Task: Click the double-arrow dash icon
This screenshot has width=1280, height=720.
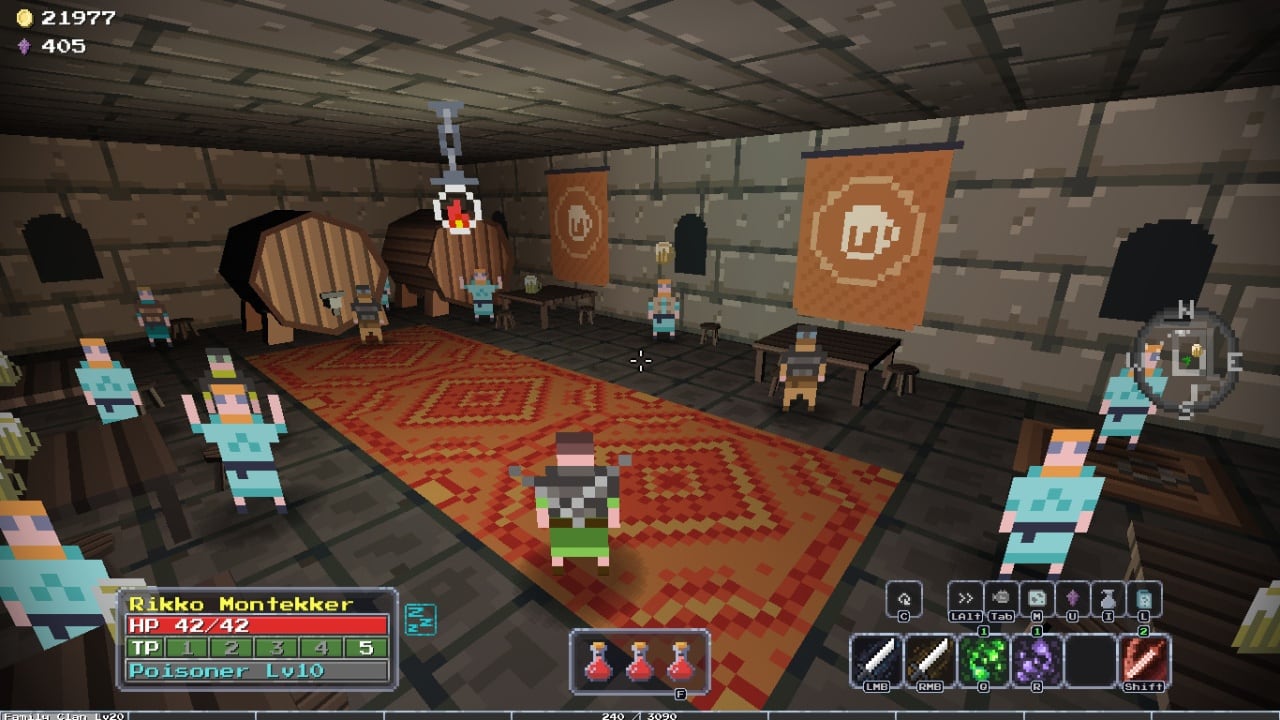Action: coord(966,597)
